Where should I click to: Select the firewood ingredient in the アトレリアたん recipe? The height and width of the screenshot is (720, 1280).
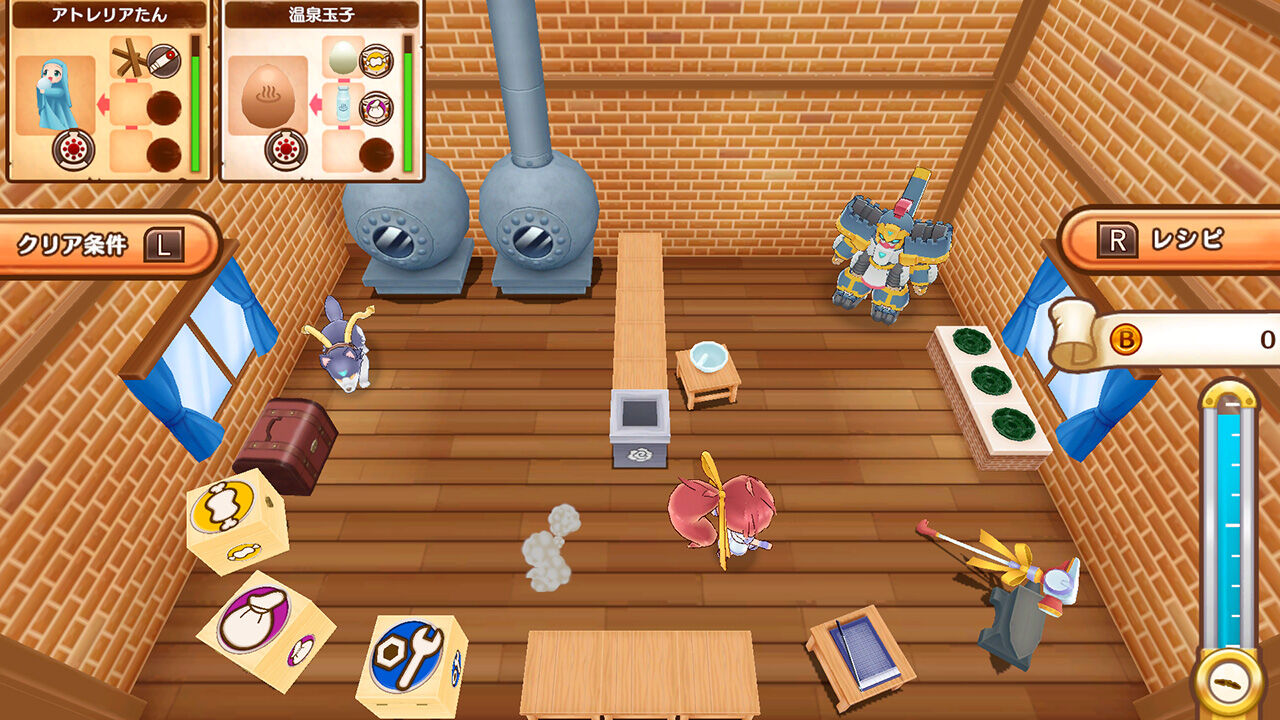129,57
